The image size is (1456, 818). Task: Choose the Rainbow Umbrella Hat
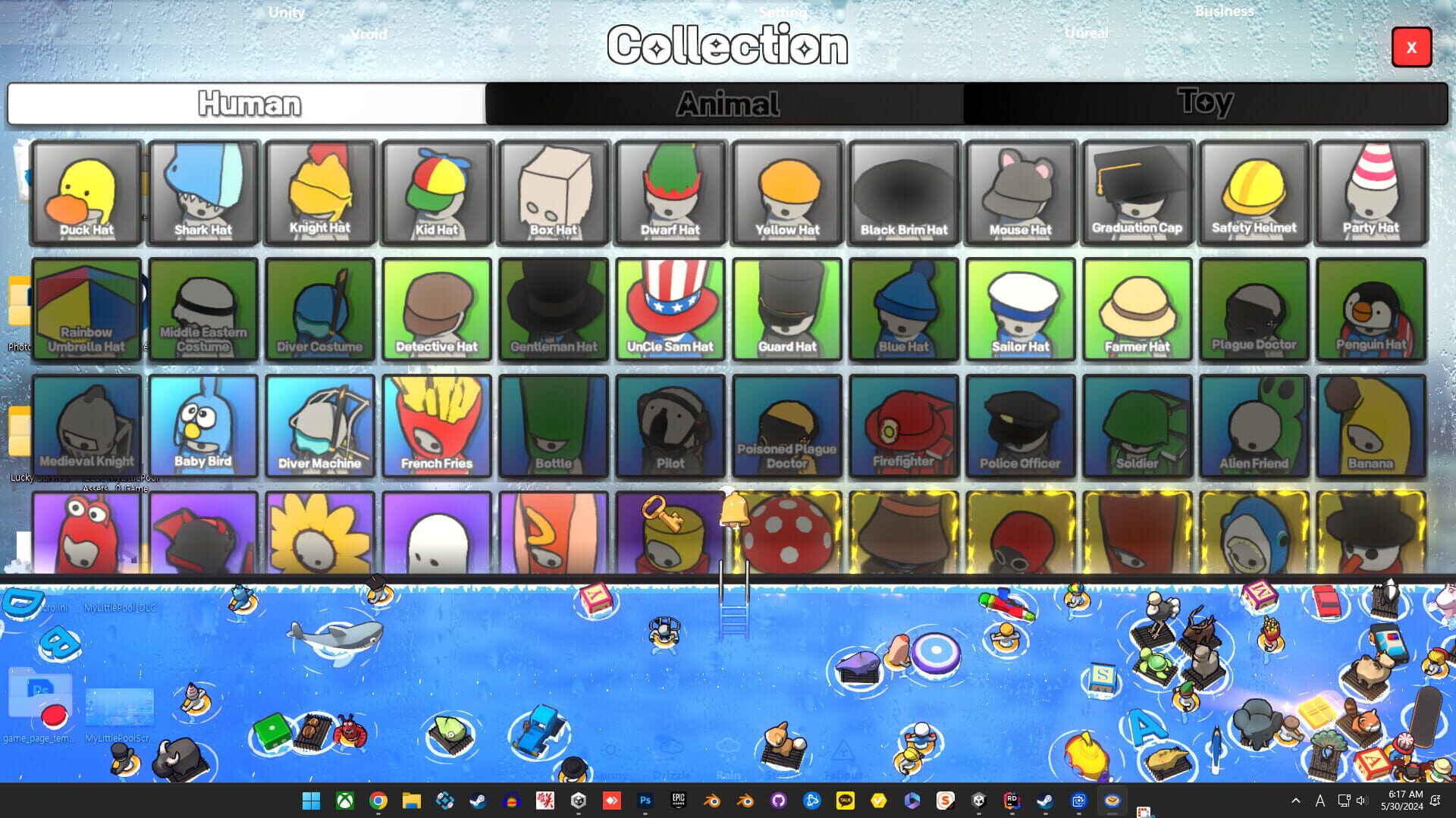pos(86,309)
